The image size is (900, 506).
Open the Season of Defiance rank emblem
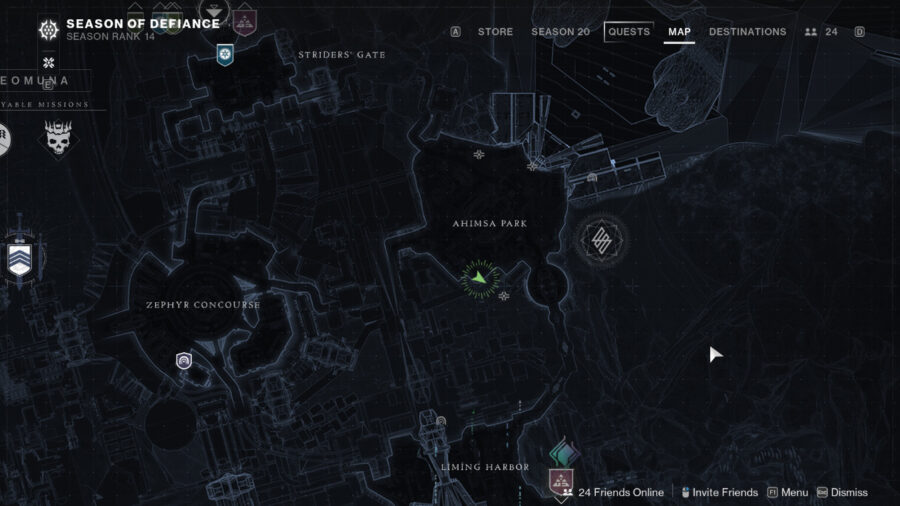(47, 30)
